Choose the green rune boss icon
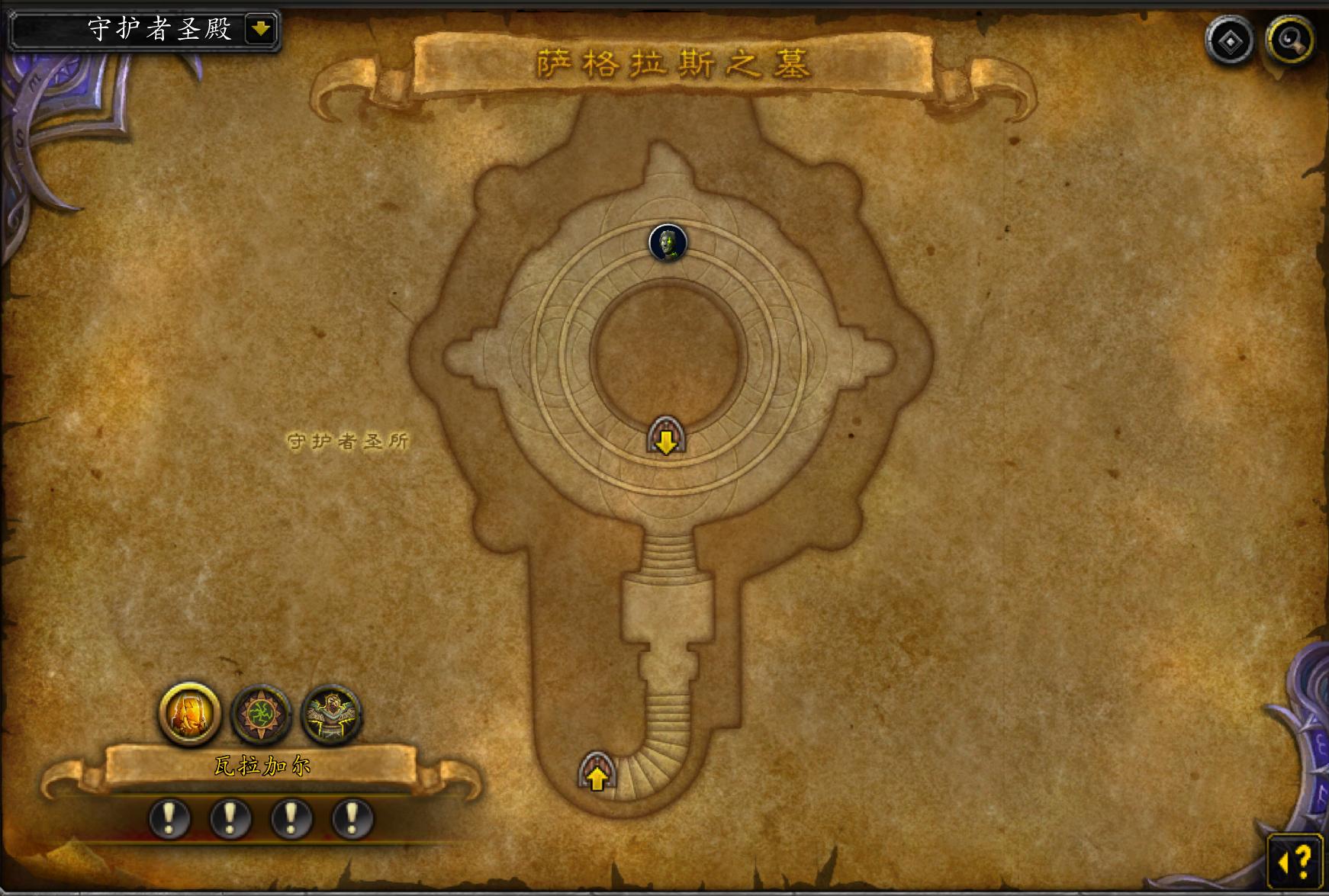The image size is (1329, 896). coord(261,715)
